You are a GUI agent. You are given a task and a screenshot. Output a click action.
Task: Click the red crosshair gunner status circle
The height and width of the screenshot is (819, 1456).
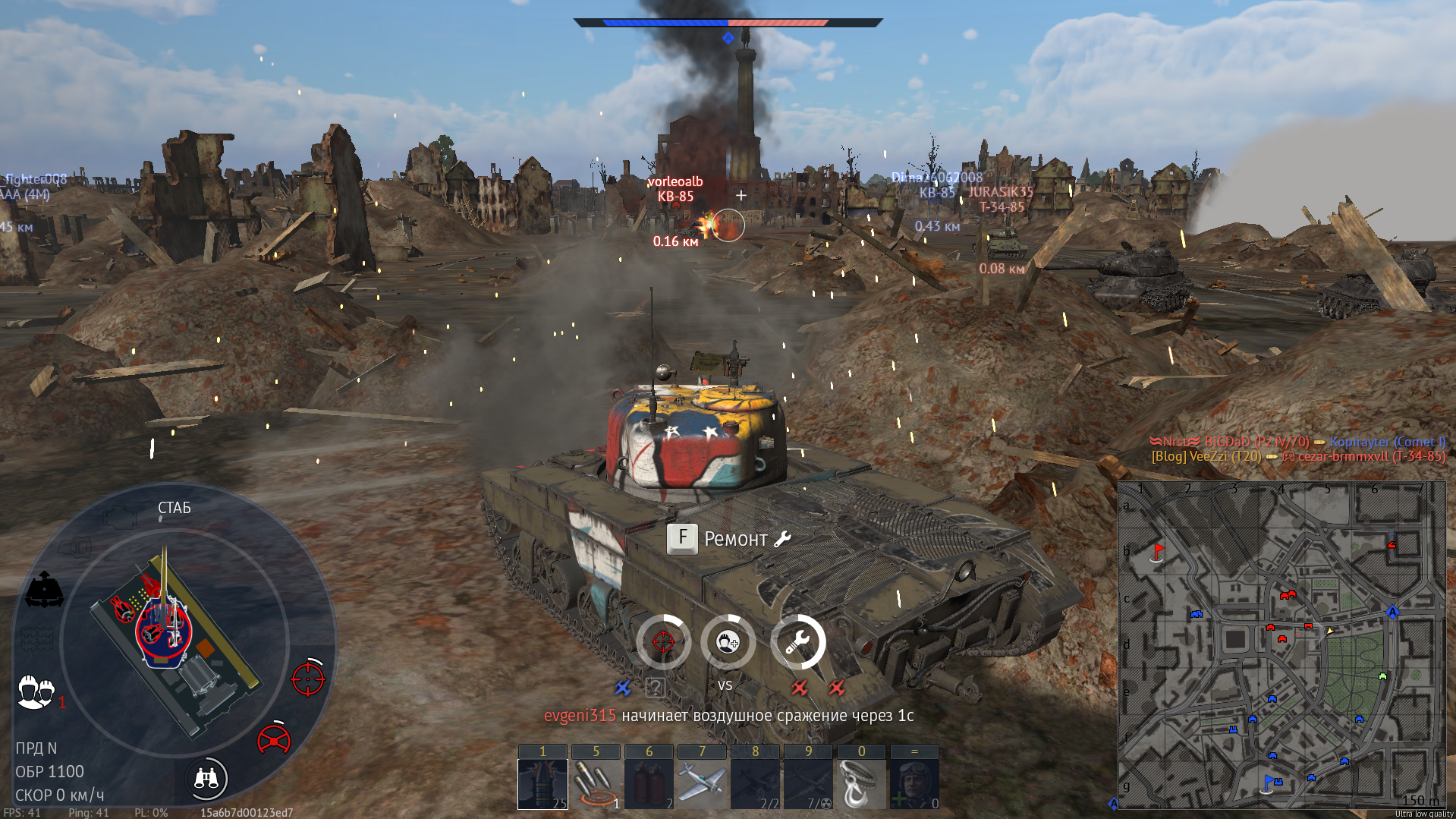click(x=663, y=642)
